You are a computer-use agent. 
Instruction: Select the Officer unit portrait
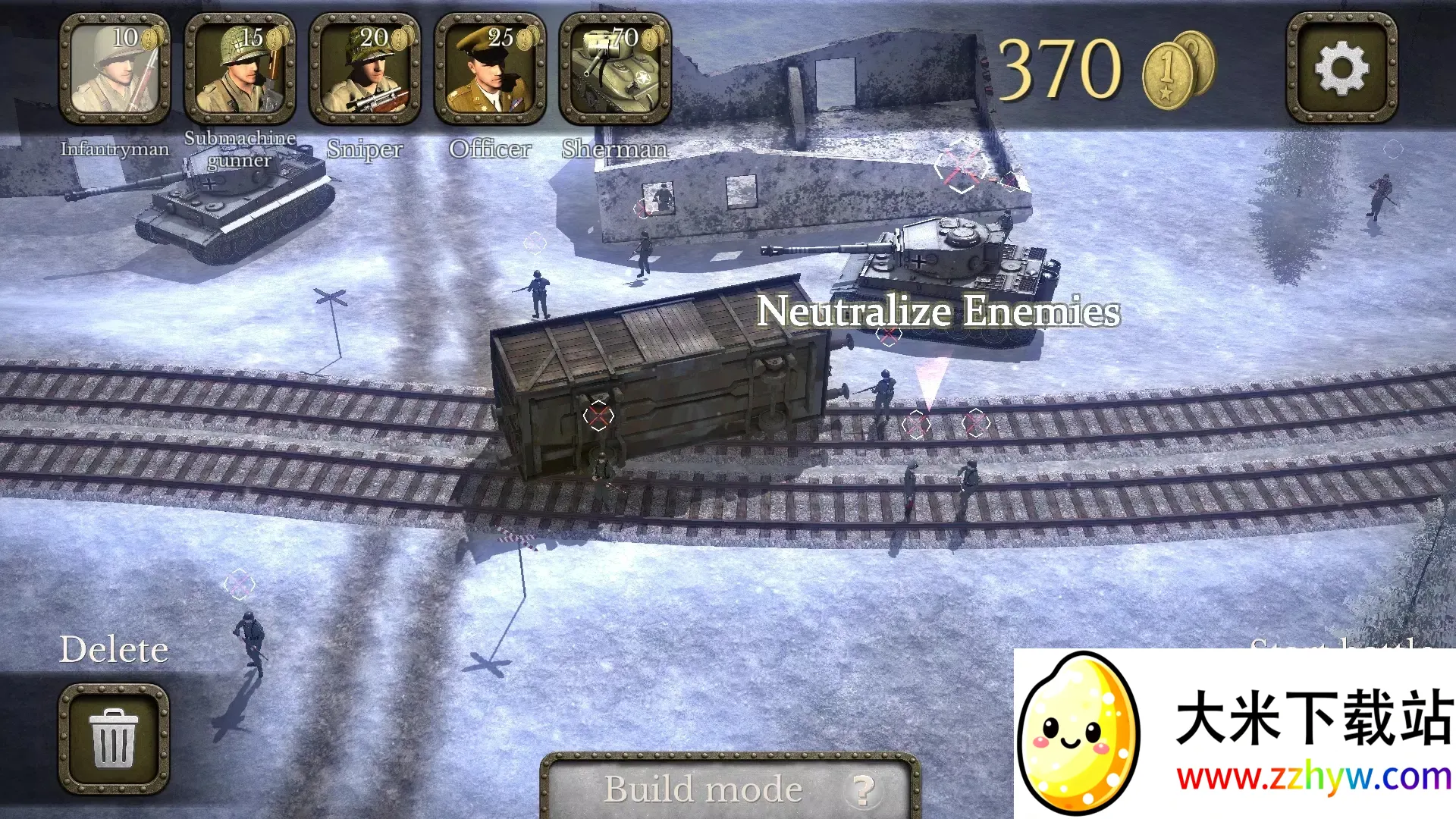(x=490, y=70)
